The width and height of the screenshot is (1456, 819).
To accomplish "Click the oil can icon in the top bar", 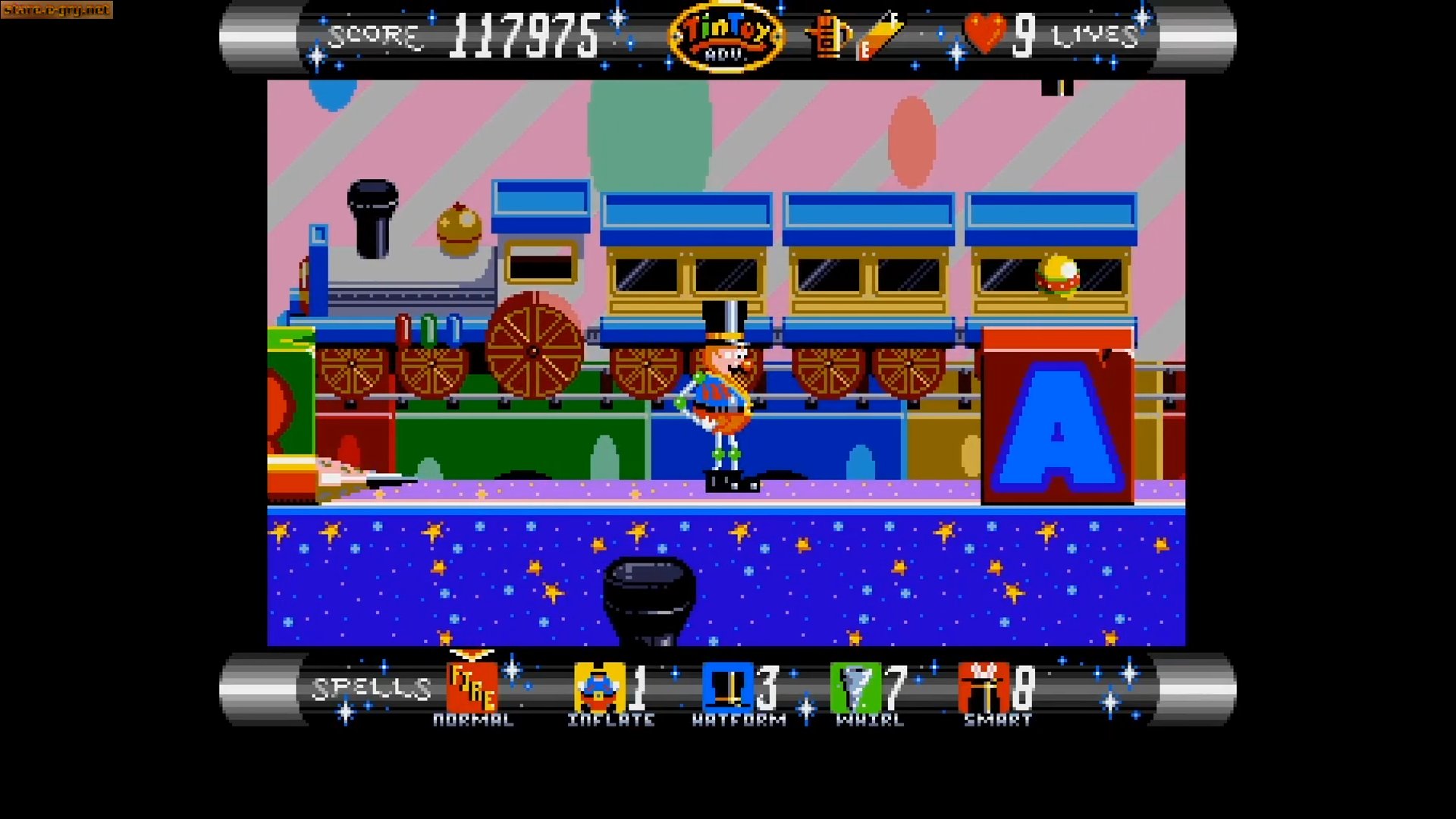I will click(829, 34).
